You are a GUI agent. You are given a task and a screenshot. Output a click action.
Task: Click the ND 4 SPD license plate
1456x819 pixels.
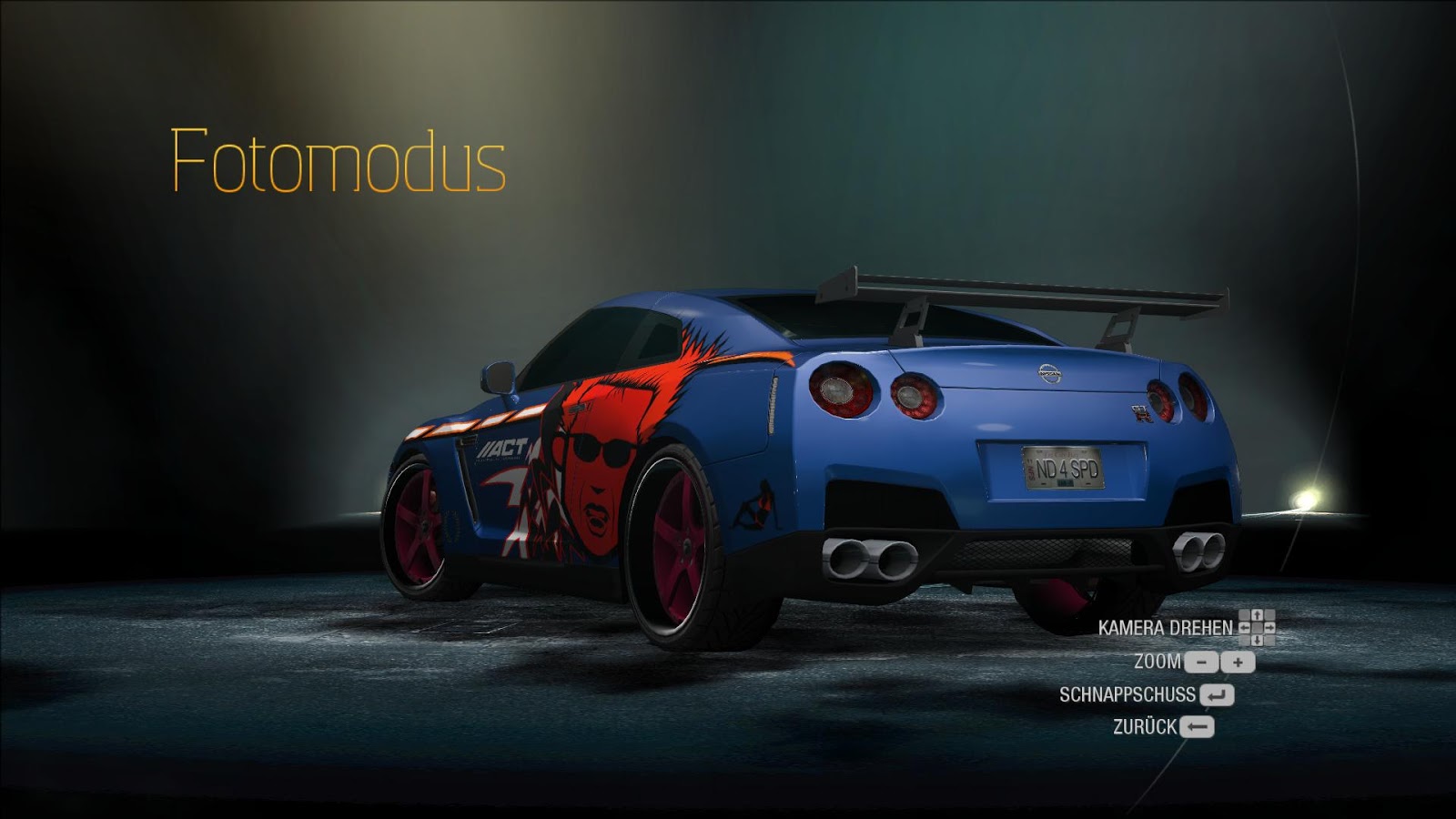pos(1061,466)
